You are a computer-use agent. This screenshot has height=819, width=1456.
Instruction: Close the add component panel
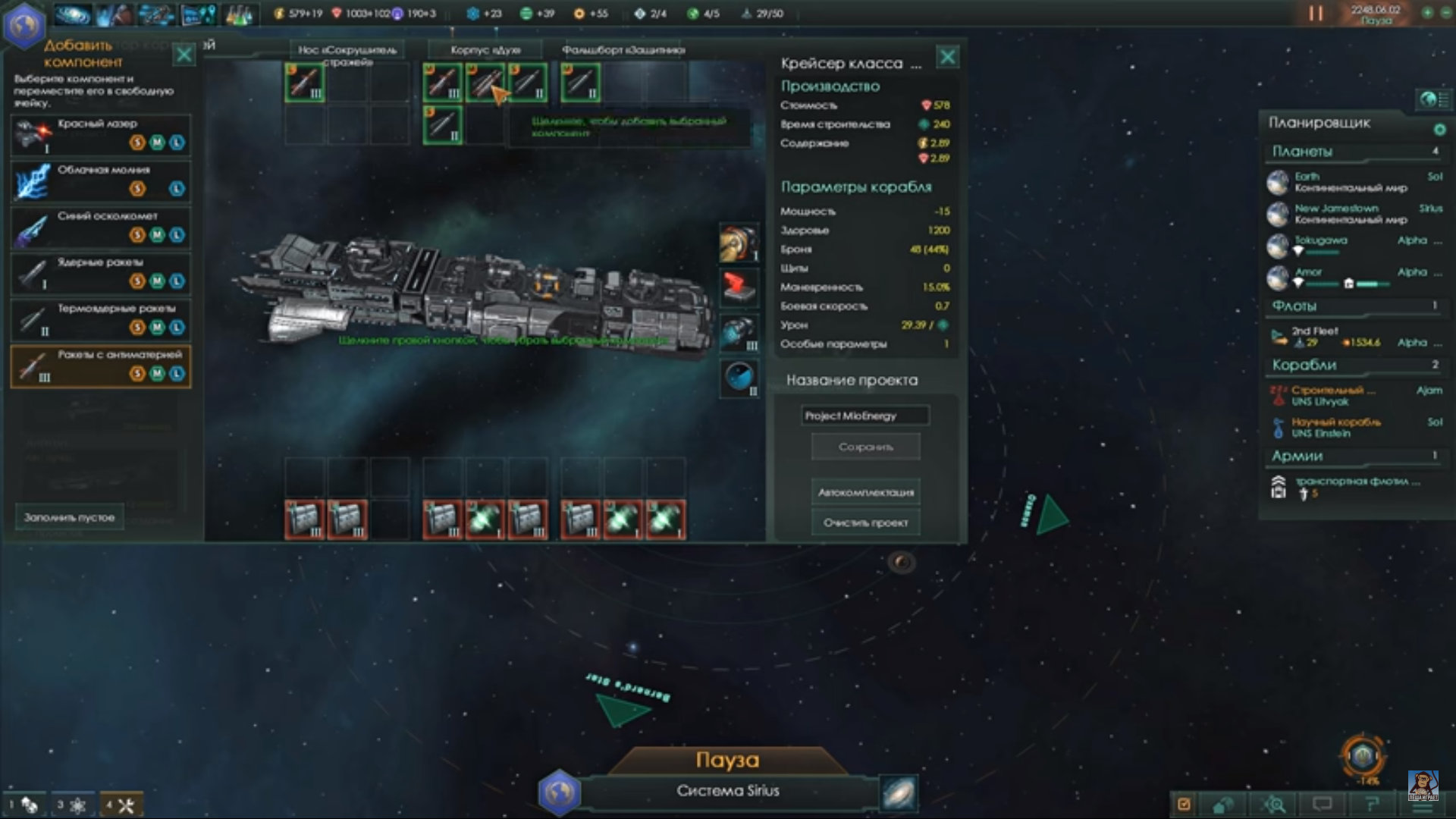tap(184, 55)
